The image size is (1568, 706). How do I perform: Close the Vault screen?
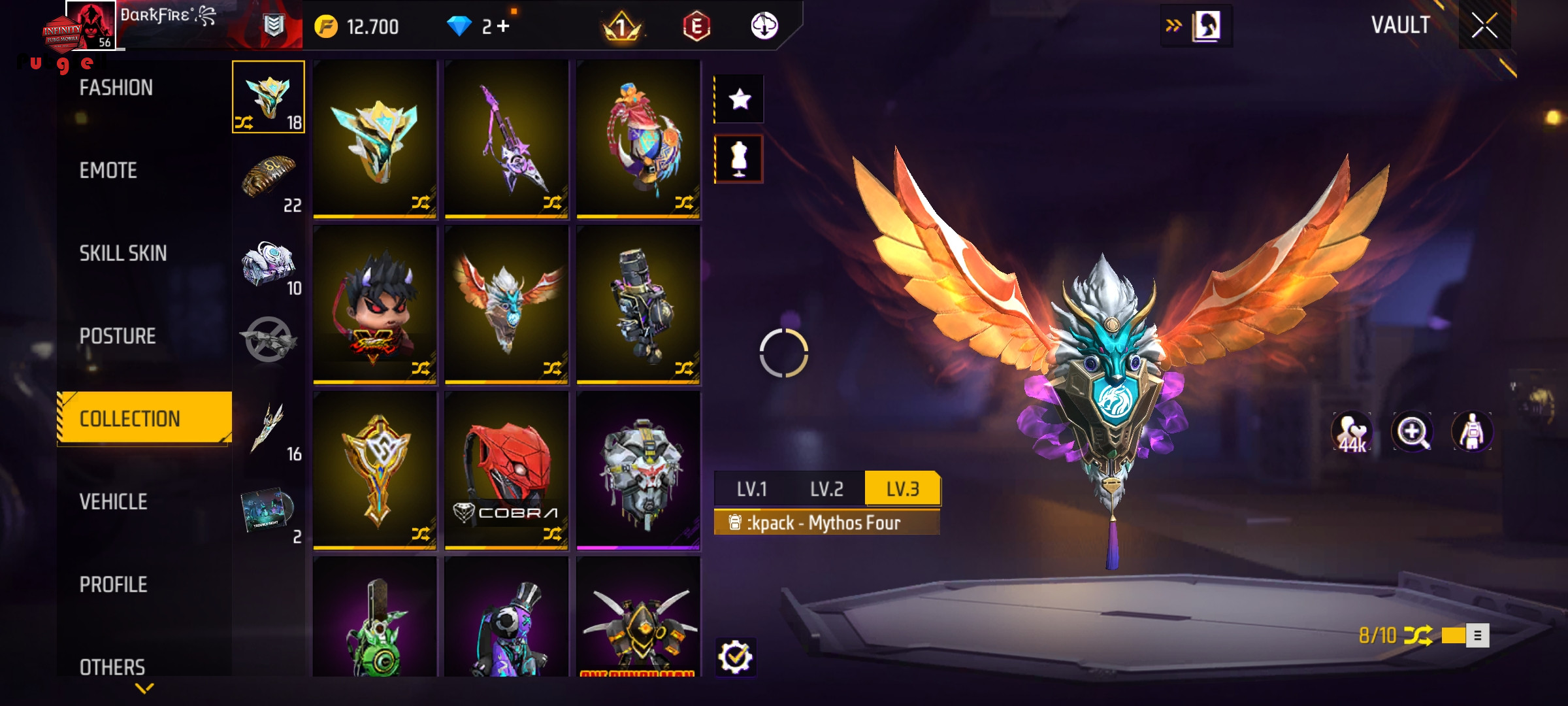[1484, 26]
